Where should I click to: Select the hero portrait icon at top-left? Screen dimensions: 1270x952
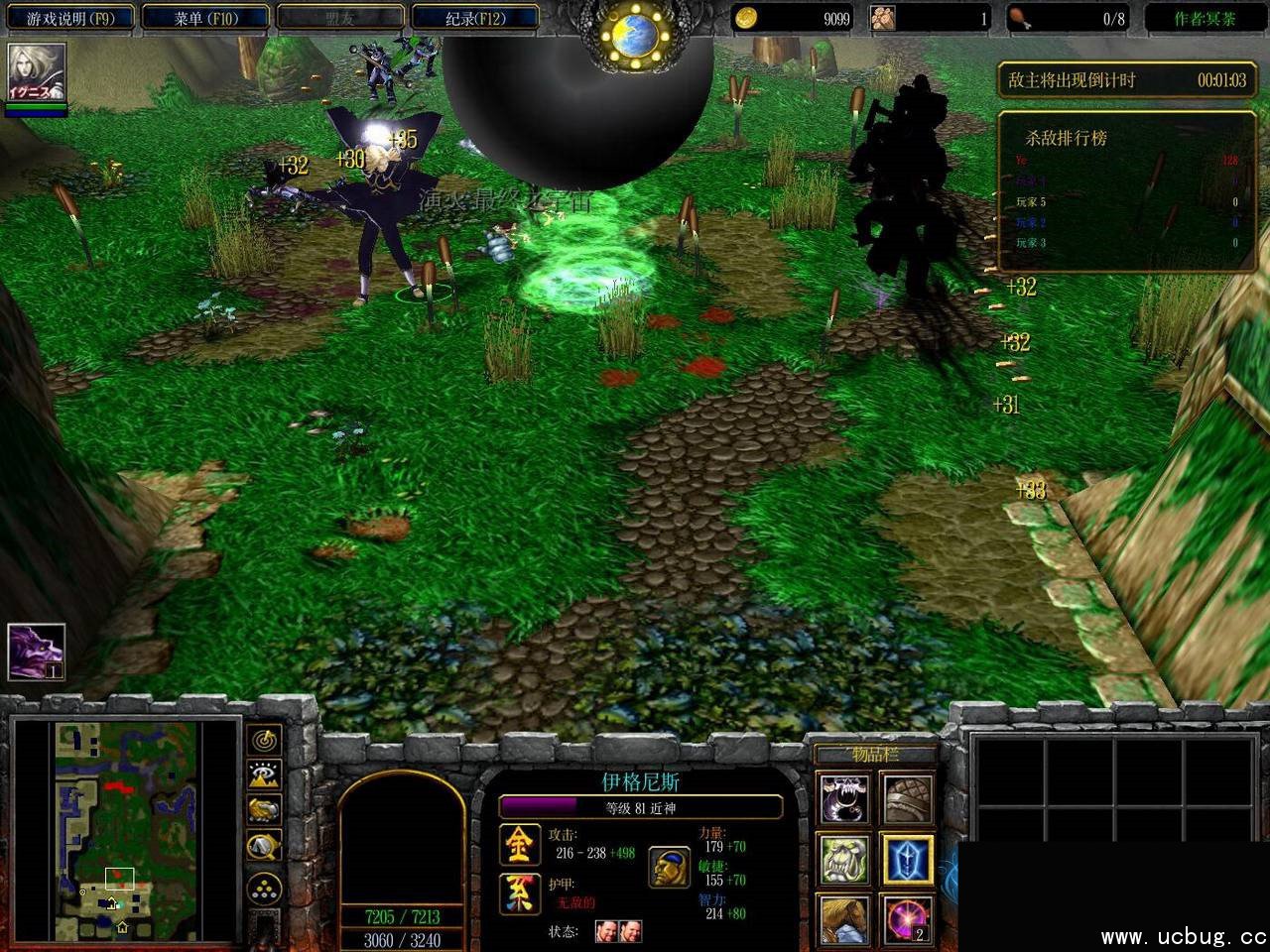(x=37, y=73)
